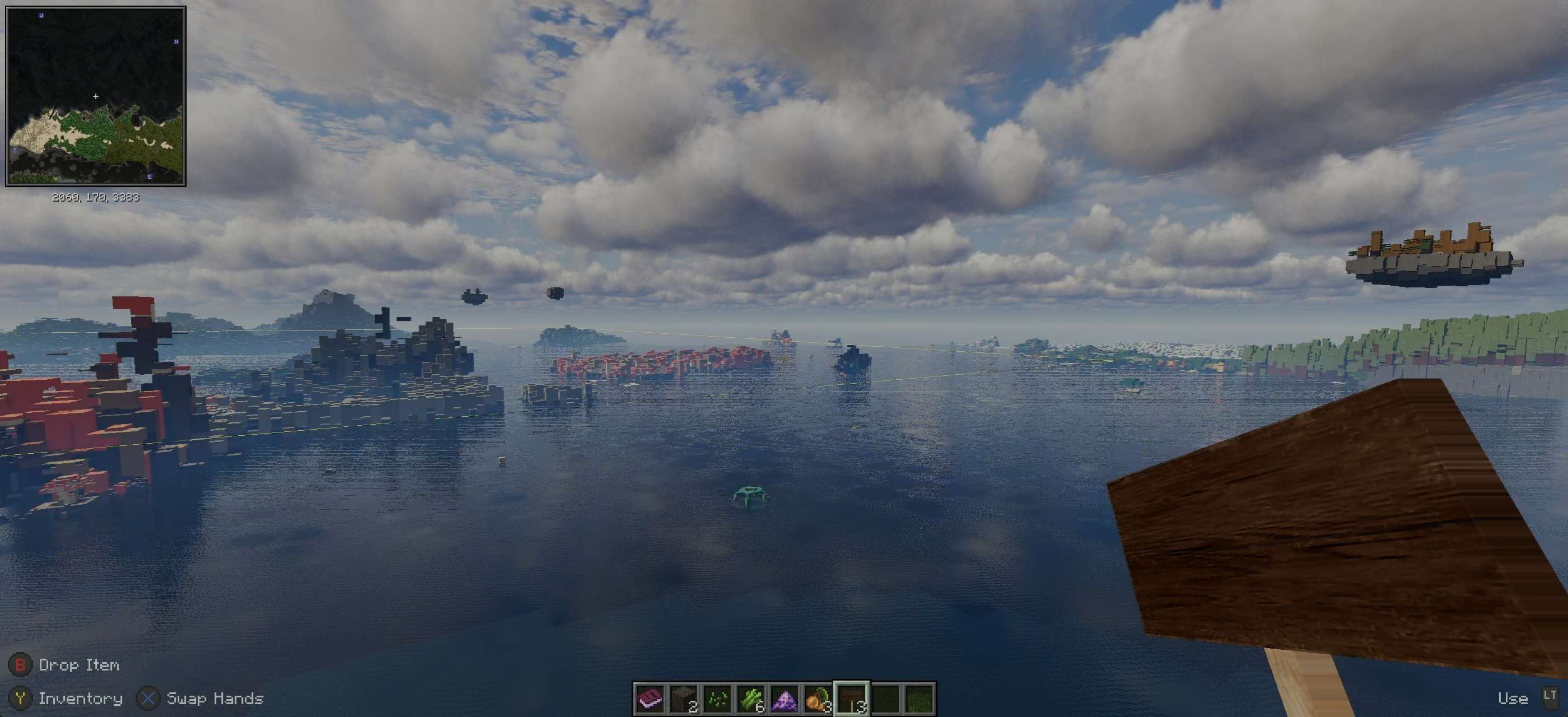Select the orange fruit item slot
Image resolution: width=1568 pixels, height=717 pixels.
(x=818, y=698)
